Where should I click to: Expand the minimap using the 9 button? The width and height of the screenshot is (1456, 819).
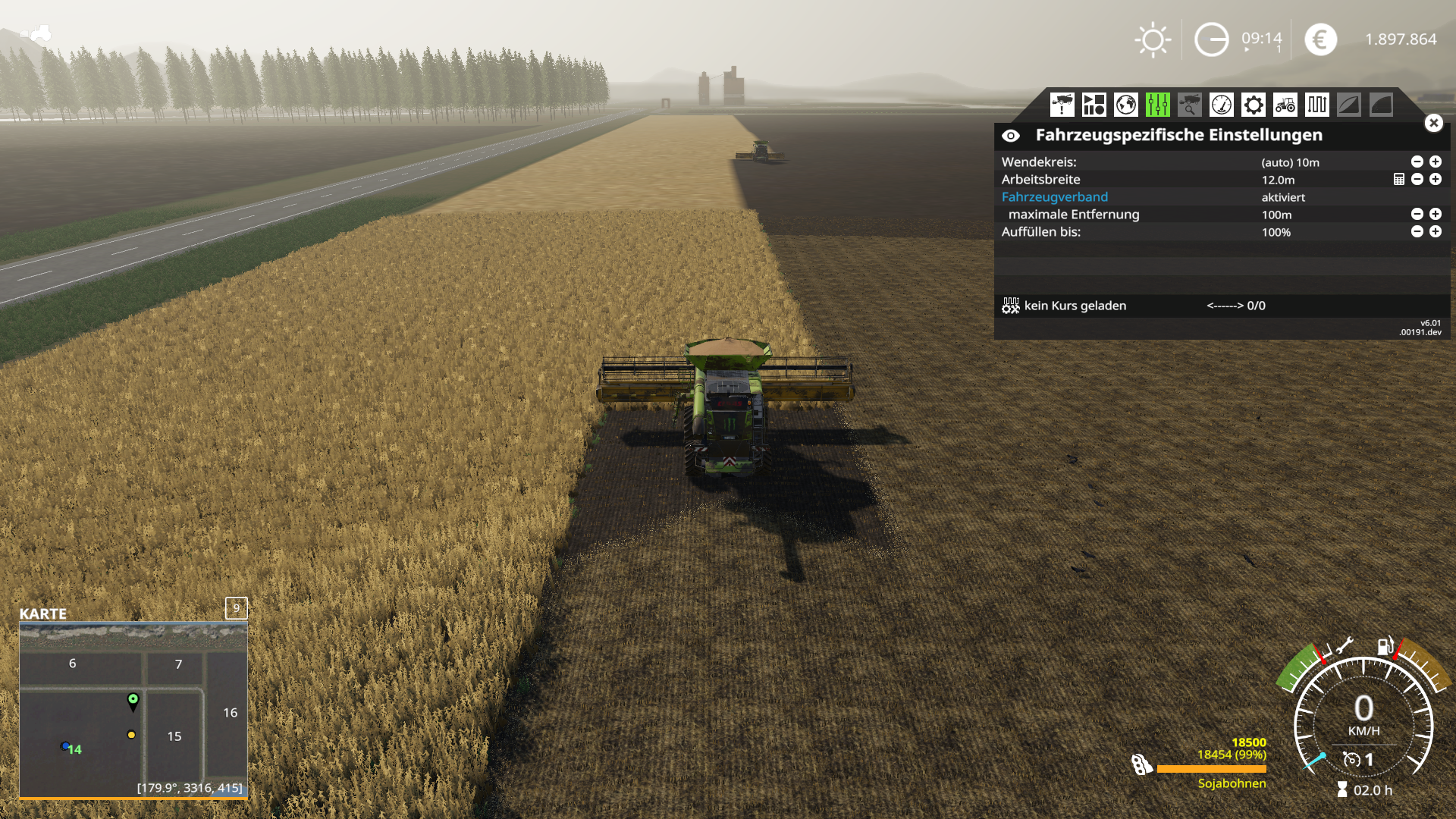[236, 607]
